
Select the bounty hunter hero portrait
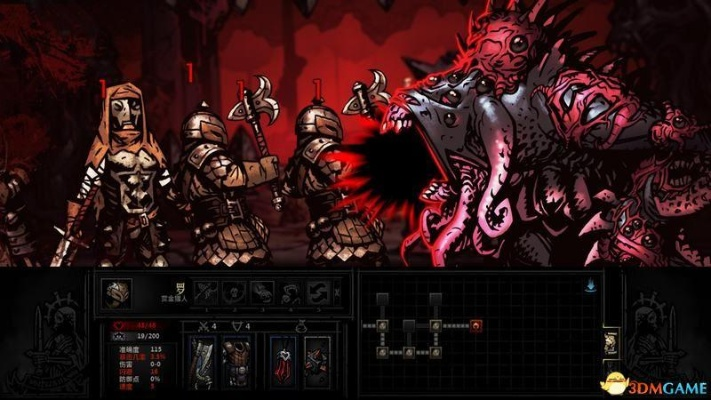[x=118, y=292]
